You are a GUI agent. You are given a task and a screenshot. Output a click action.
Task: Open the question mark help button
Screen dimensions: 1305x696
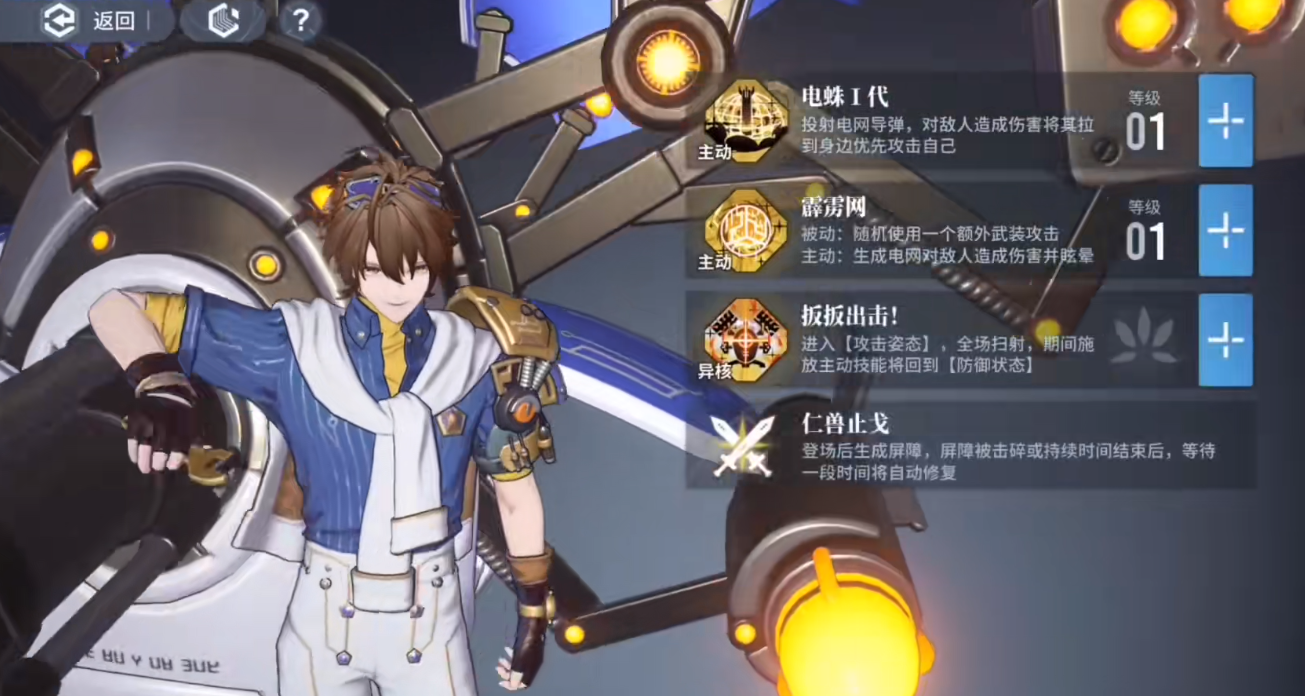point(299,20)
